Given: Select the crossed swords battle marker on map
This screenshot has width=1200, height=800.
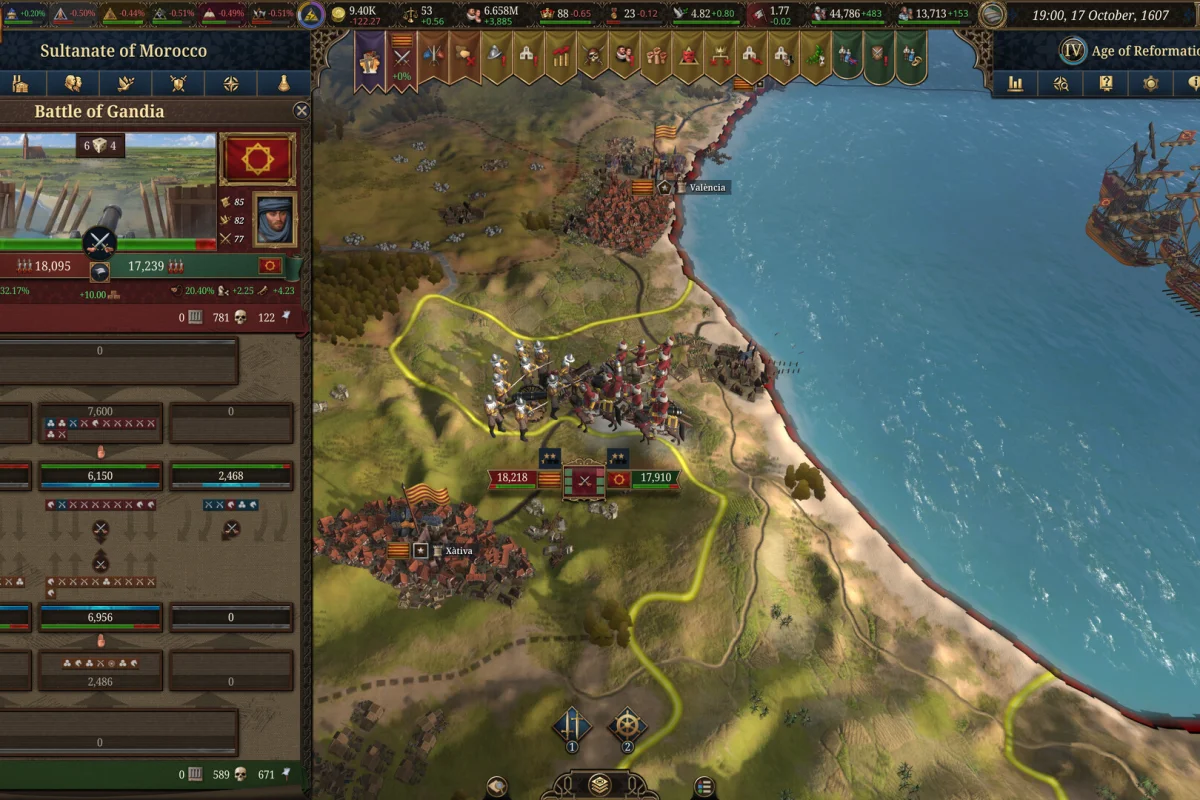Looking at the screenshot, I should (x=584, y=479).
